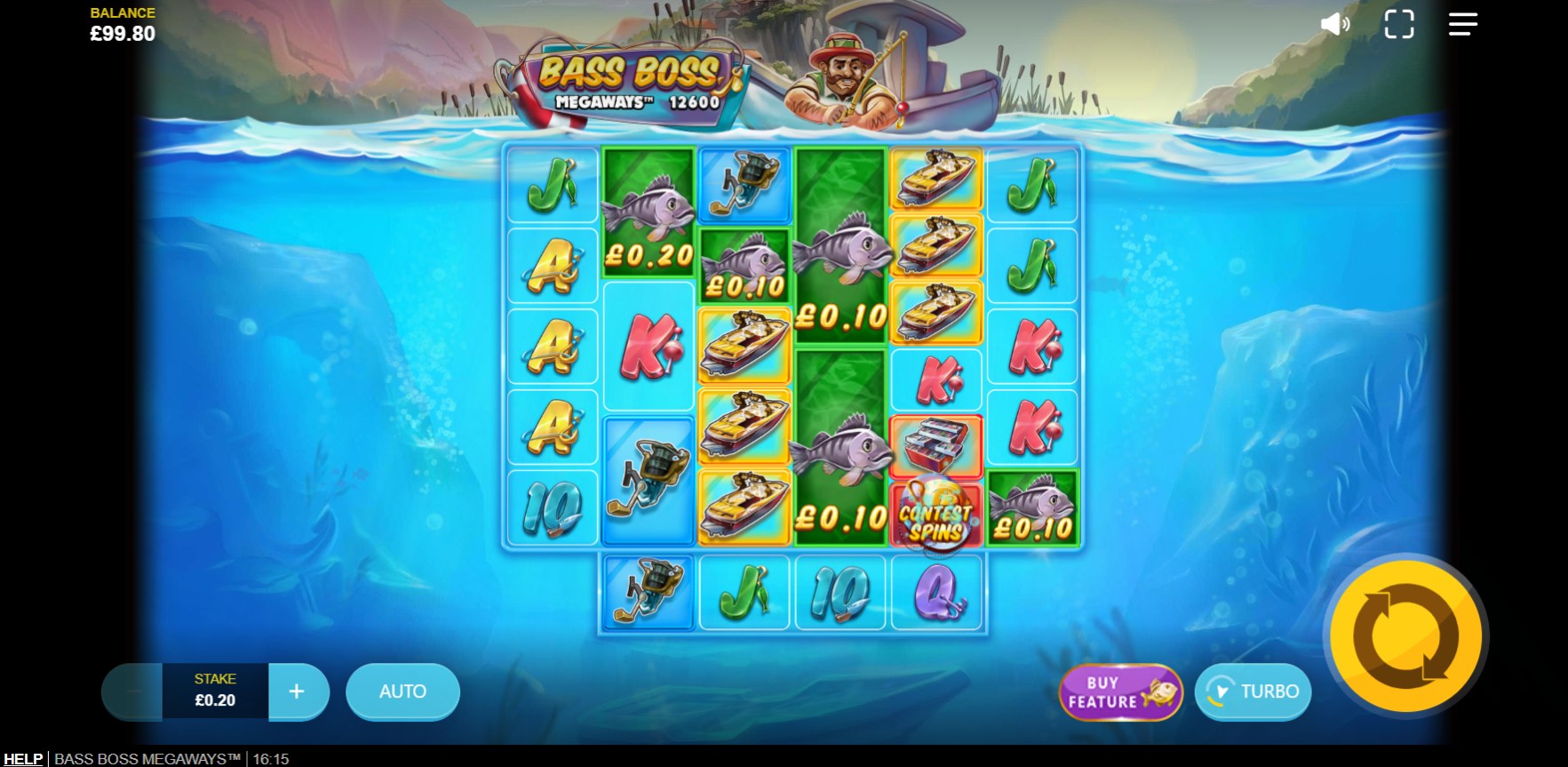Start Auto spins
The image size is (1568, 767).
pyautogui.click(x=402, y=691)
